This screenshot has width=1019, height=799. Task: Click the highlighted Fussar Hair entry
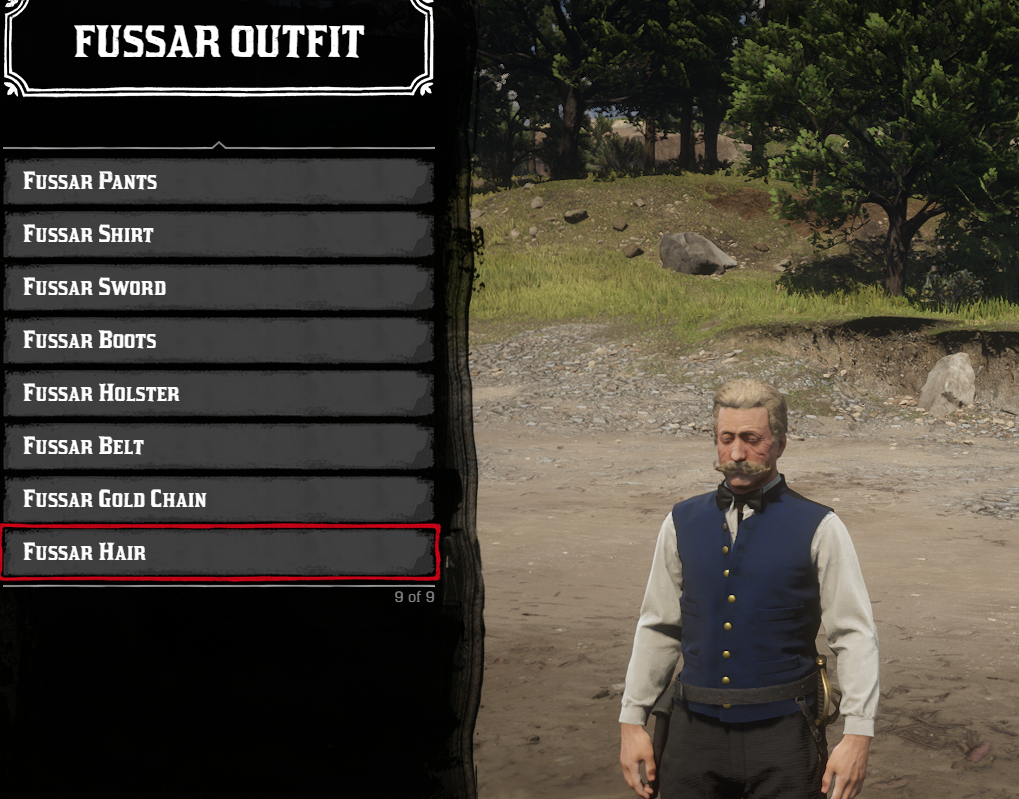(x=219, y=552)
